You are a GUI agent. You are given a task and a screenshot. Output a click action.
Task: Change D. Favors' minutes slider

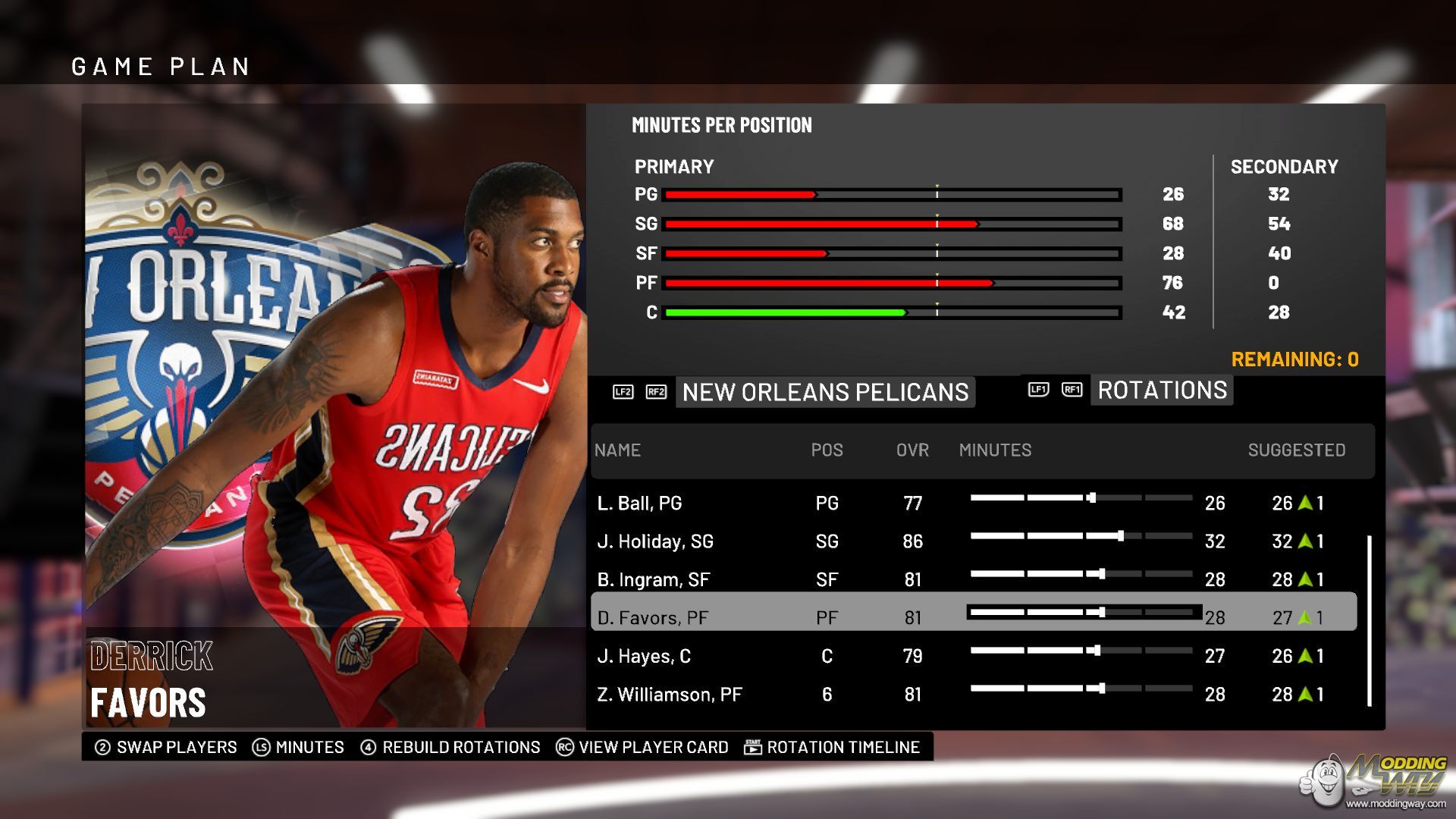point(1101,612)
